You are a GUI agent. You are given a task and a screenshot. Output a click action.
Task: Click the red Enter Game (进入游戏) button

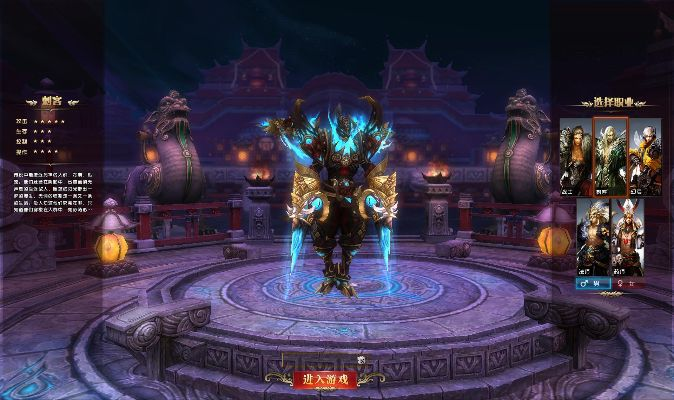coord(324,379)
